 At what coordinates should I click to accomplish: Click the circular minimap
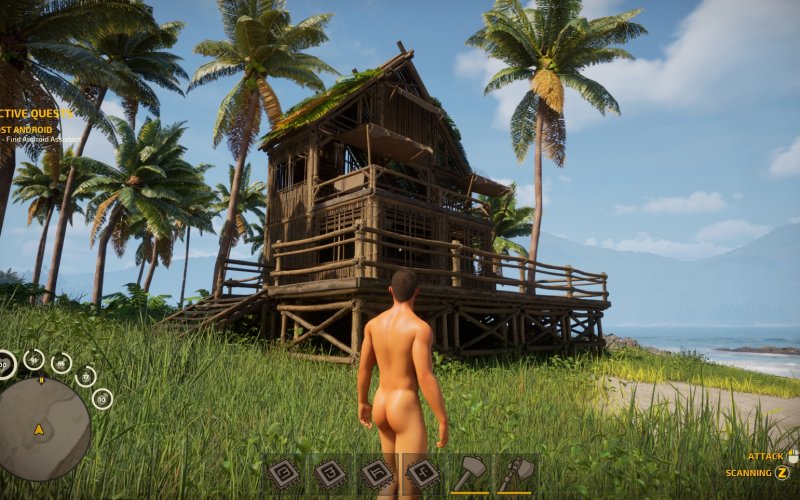[x=43, y=428]
